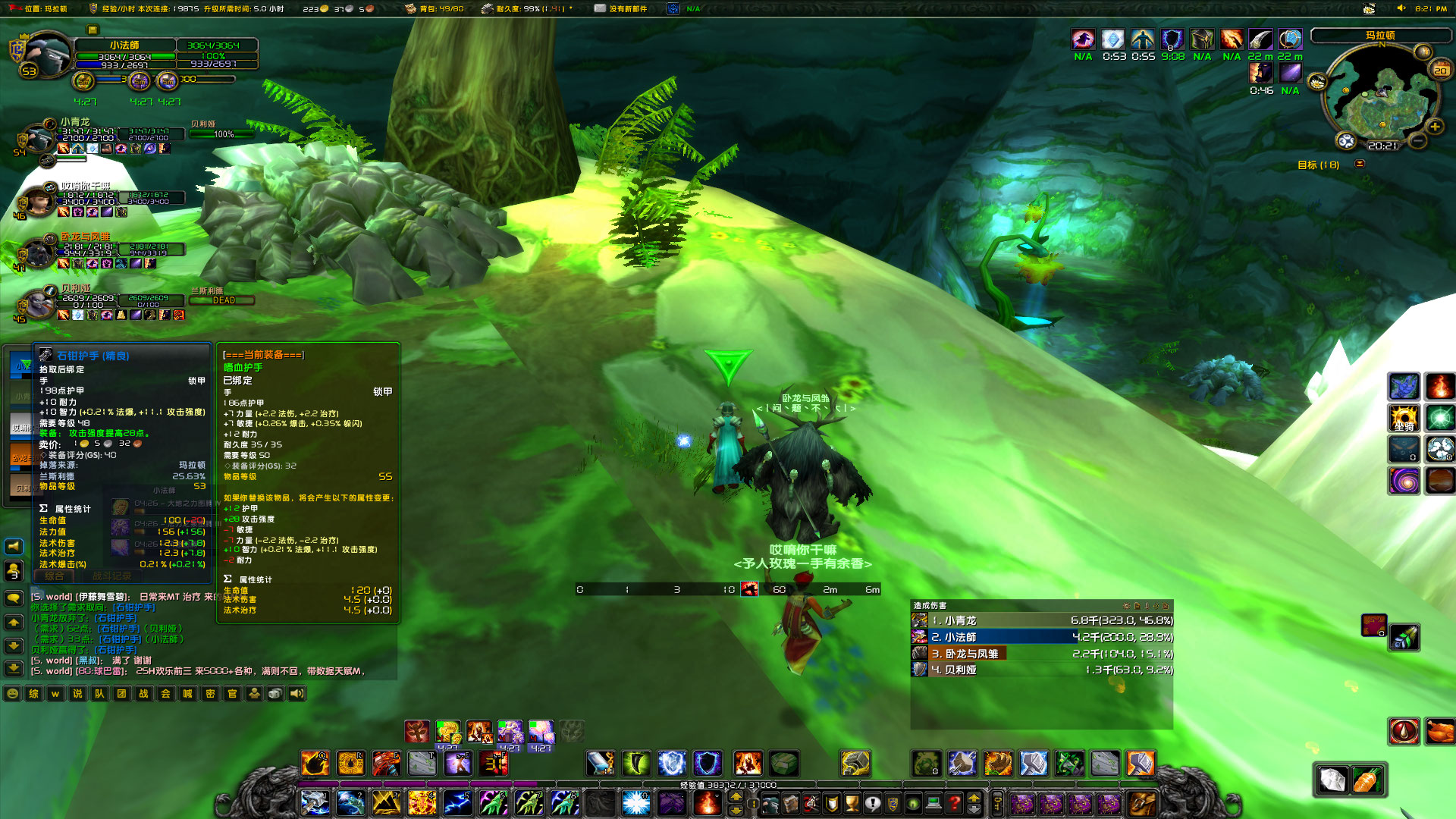Image resolution: width=1456 pixels, height=819 pixels.
Task: Switch to the 综 chat channel tab
Action: pos(33,694)
